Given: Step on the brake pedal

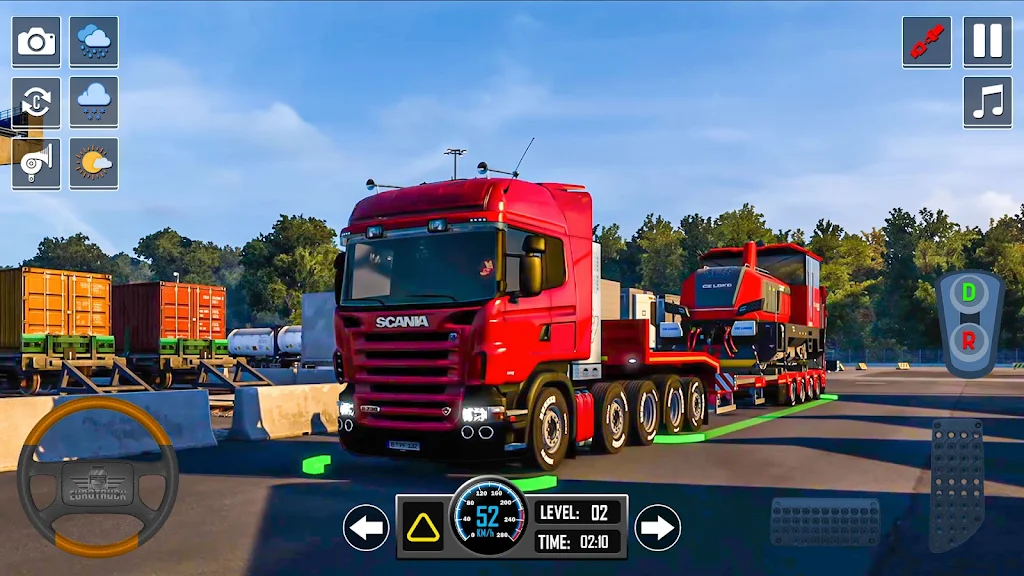Looking at the screenshot, I should (825, 521).
